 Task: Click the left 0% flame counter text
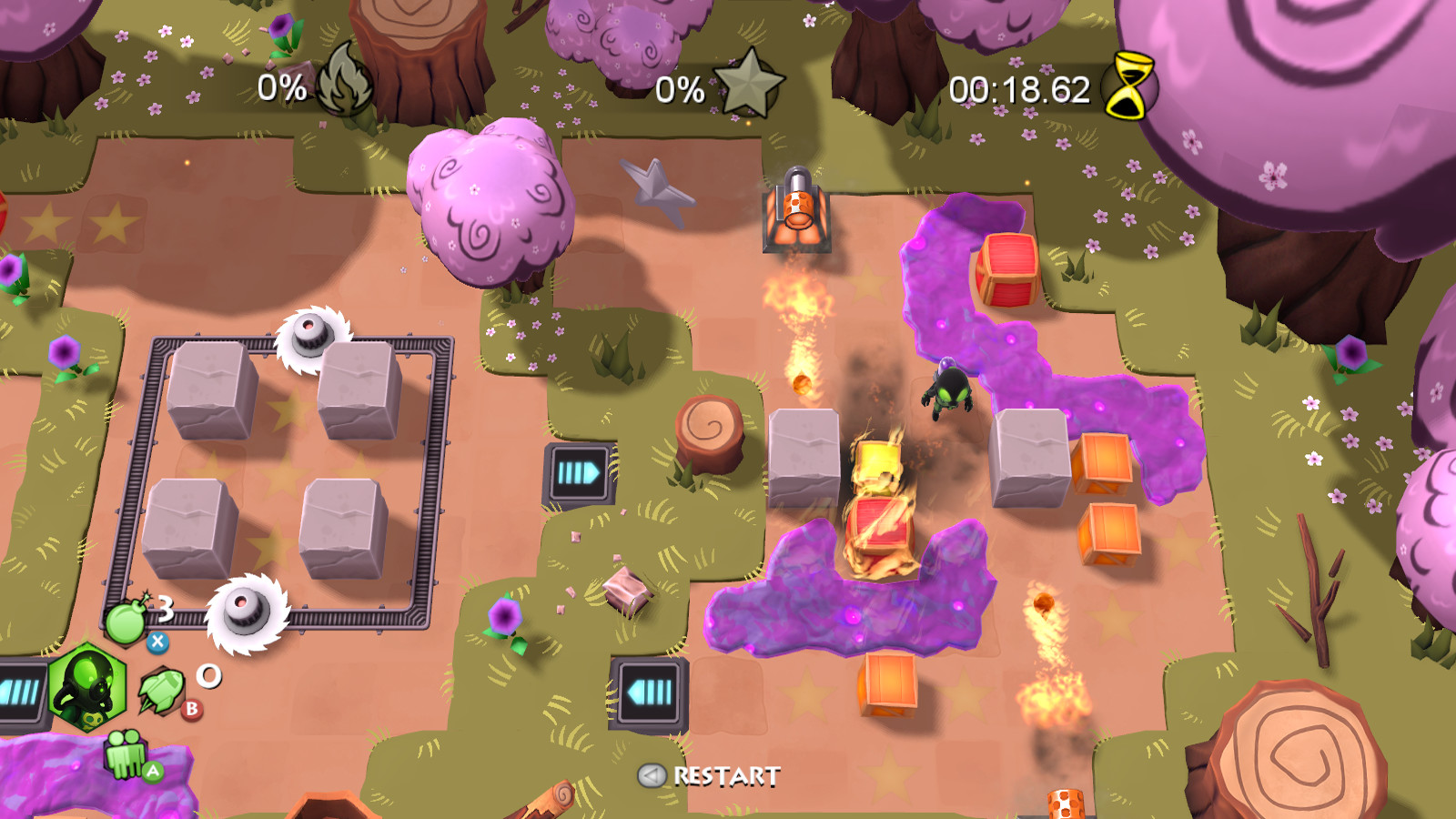[x=280, y=88]
